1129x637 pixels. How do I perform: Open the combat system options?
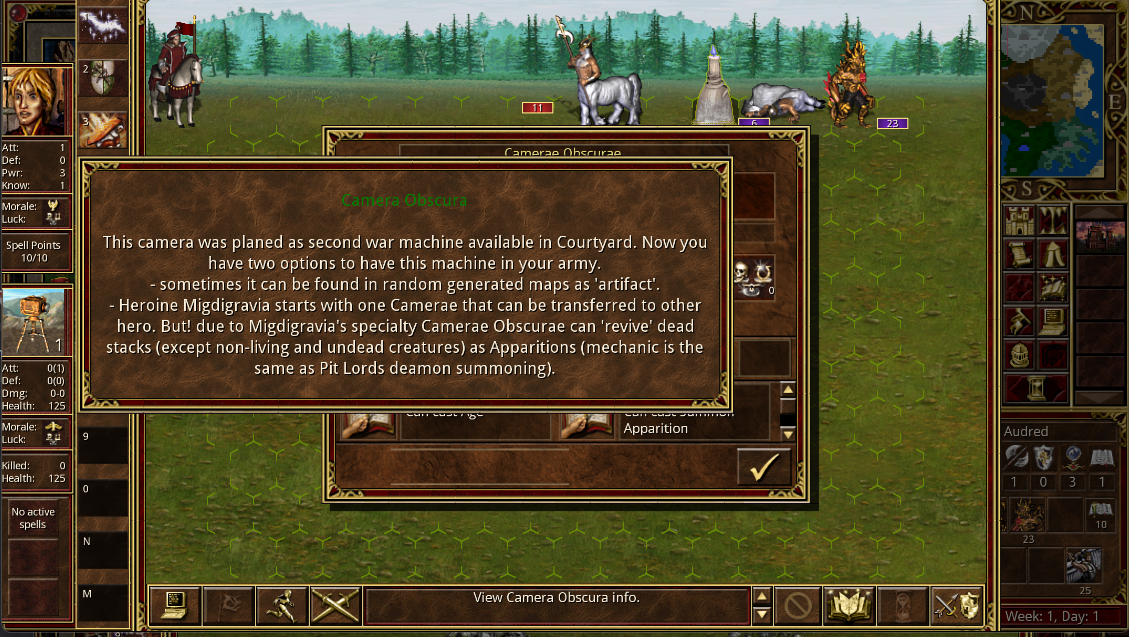click(174, 605)
